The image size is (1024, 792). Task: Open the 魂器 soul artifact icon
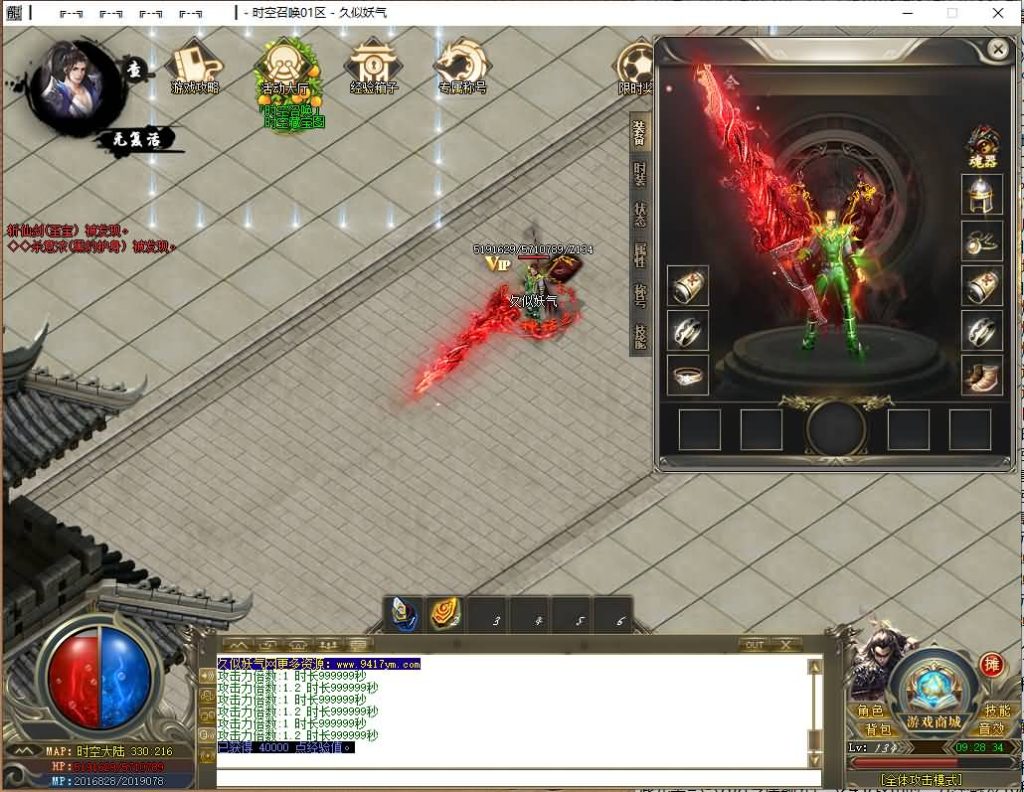click(x=982, y=146)
